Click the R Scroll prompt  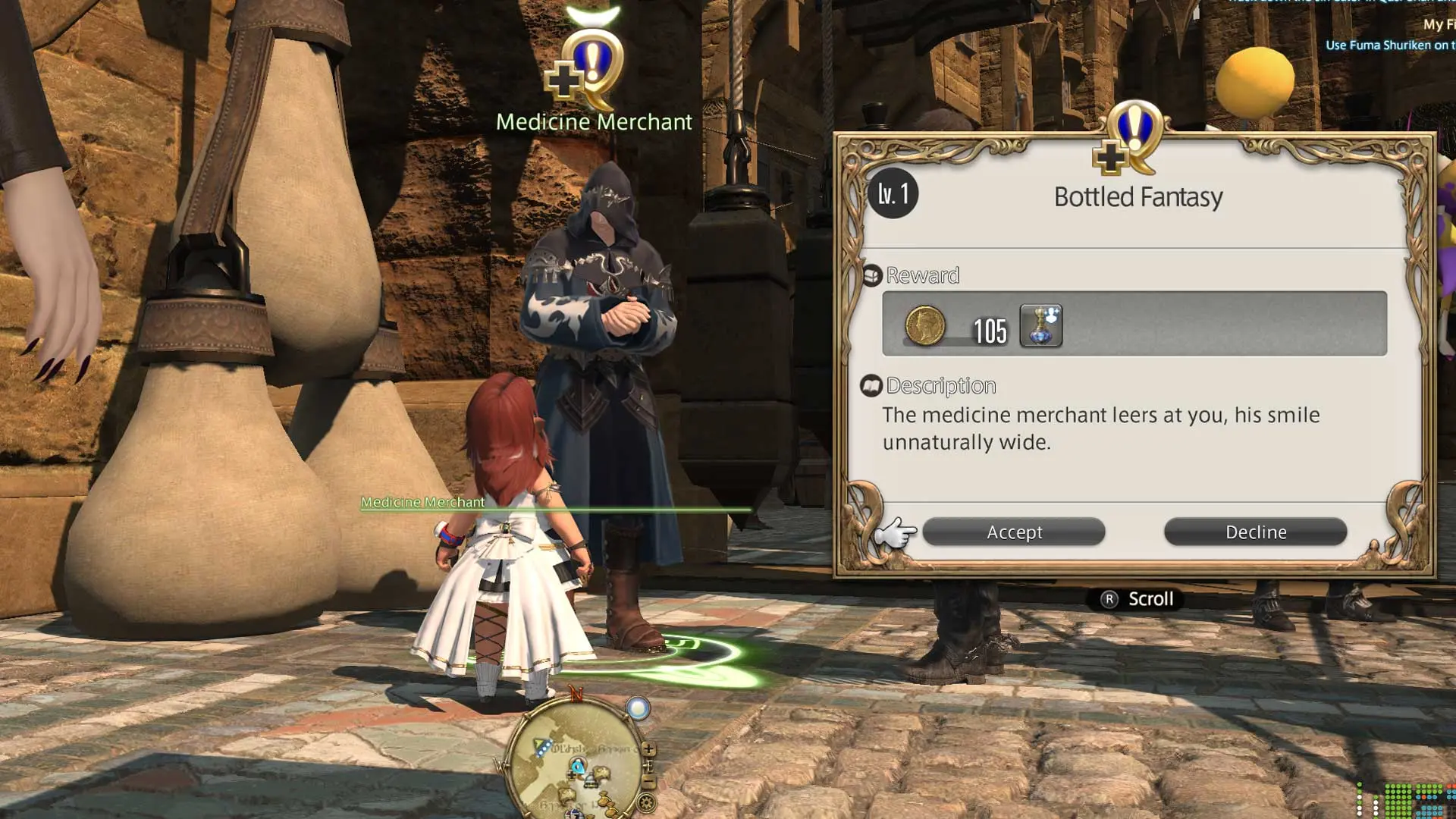[1138, 598]
